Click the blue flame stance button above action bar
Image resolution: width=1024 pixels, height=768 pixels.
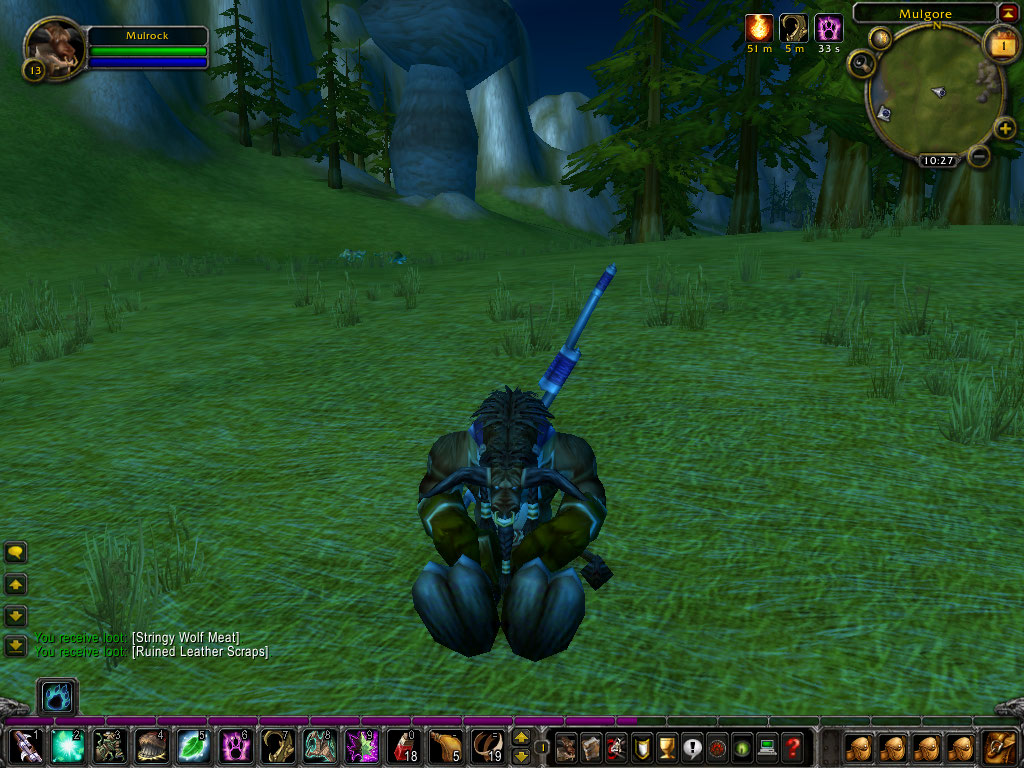coord(56,696)
